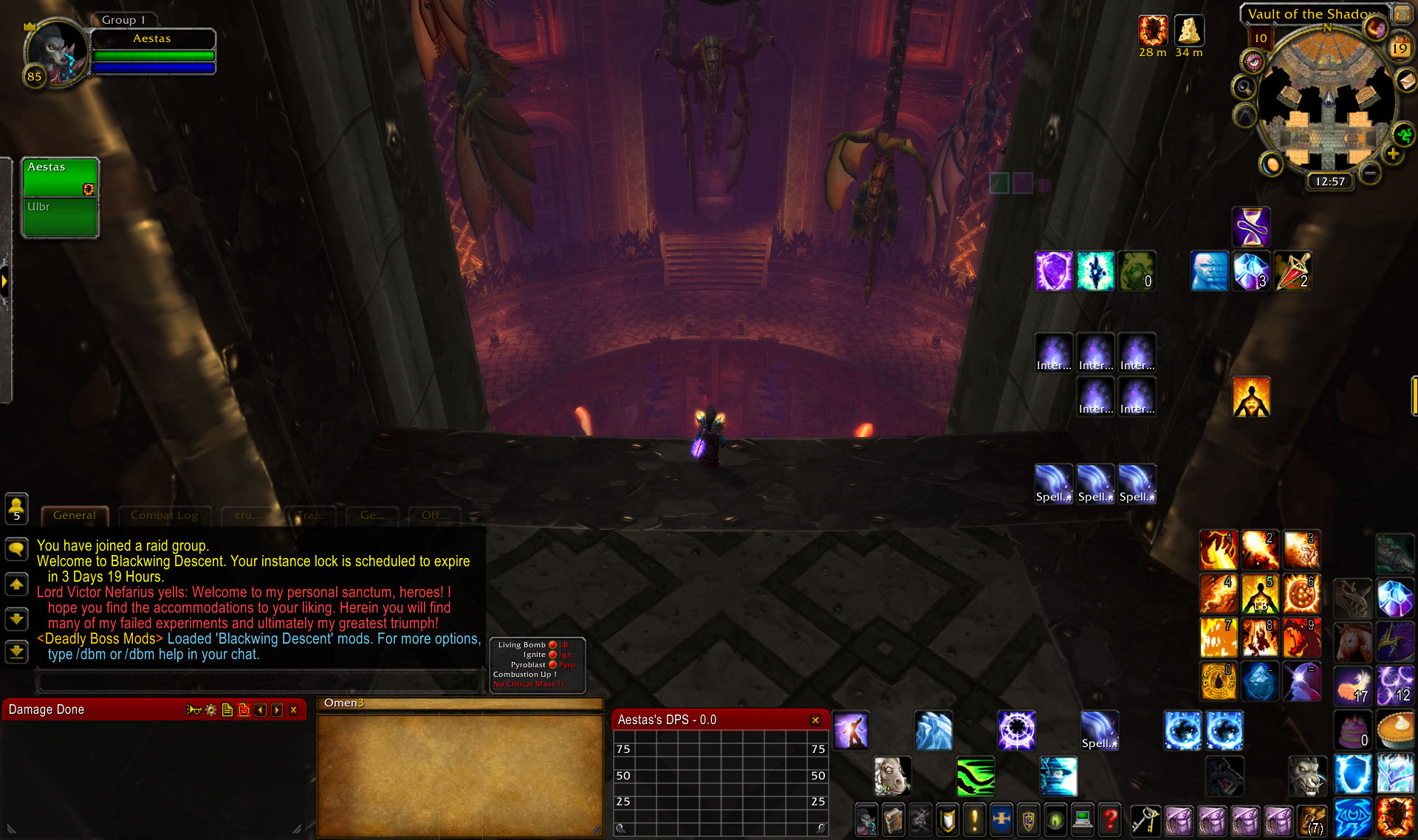
Task: Open the keyring key icon
Action: pyautogui.click(x=1144, y=819)
